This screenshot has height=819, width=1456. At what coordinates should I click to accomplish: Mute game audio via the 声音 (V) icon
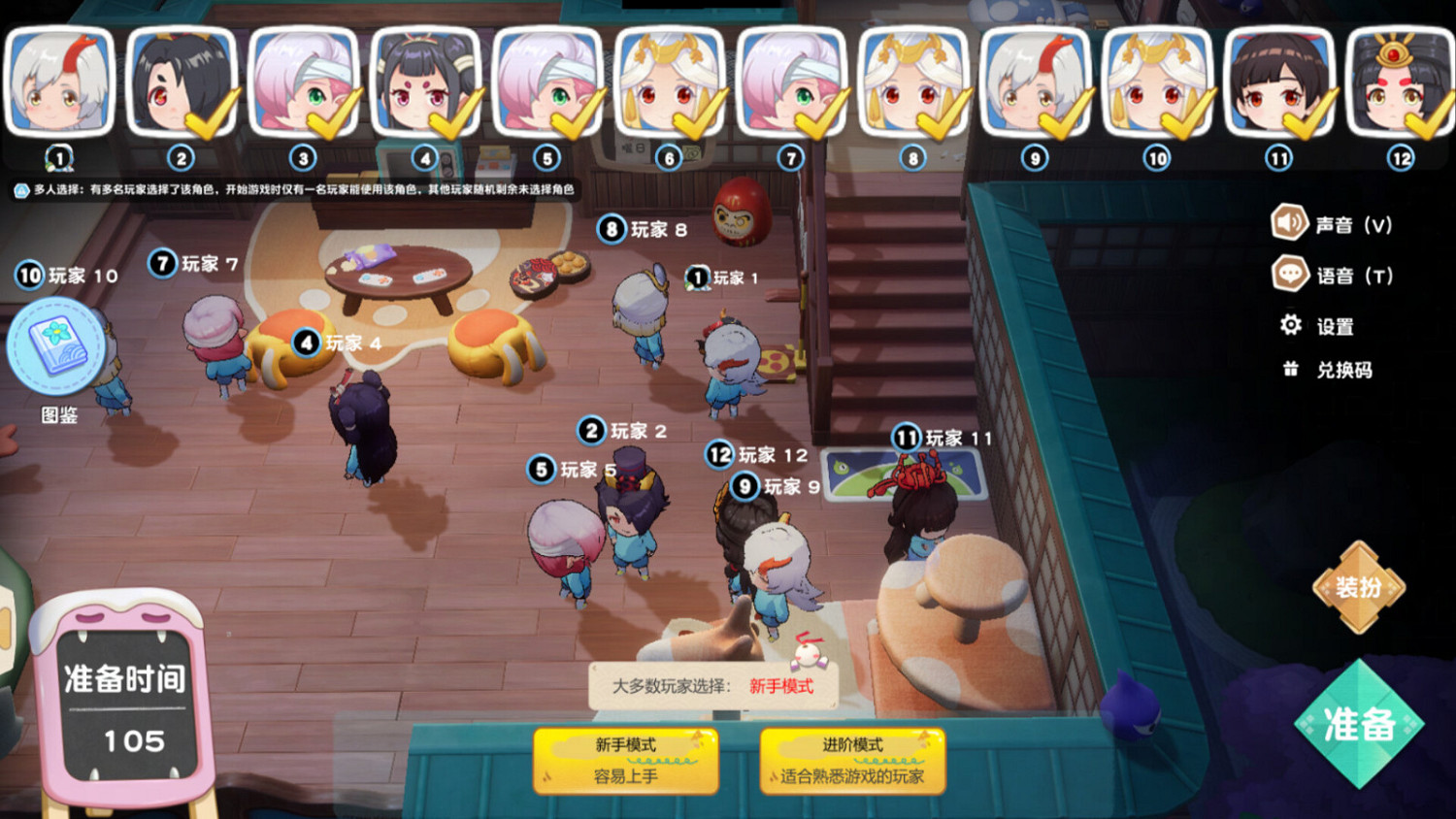click(x=1289, y=223)
